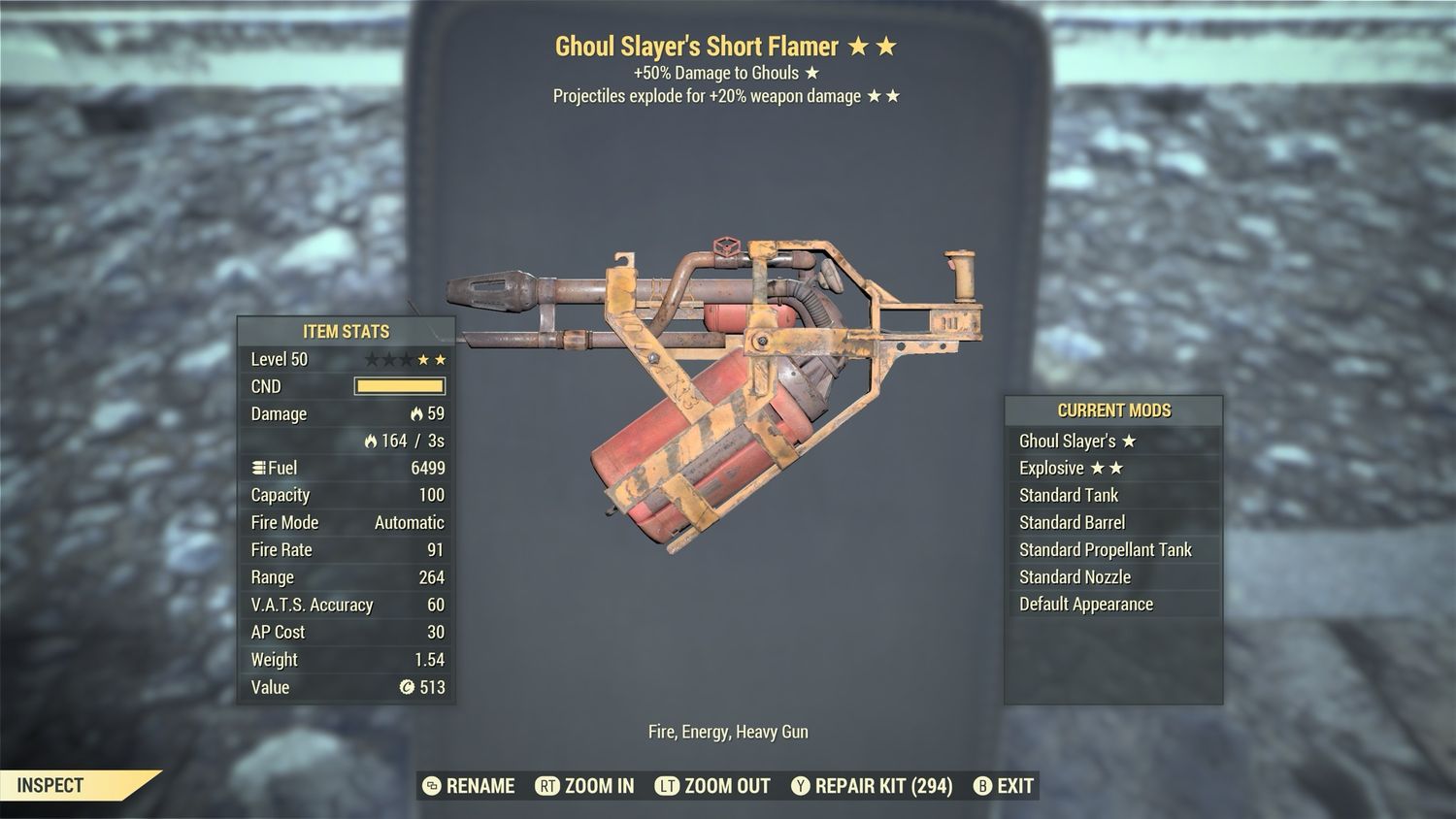Click the Y Repair Kit button prompt icon

[802, 786]
